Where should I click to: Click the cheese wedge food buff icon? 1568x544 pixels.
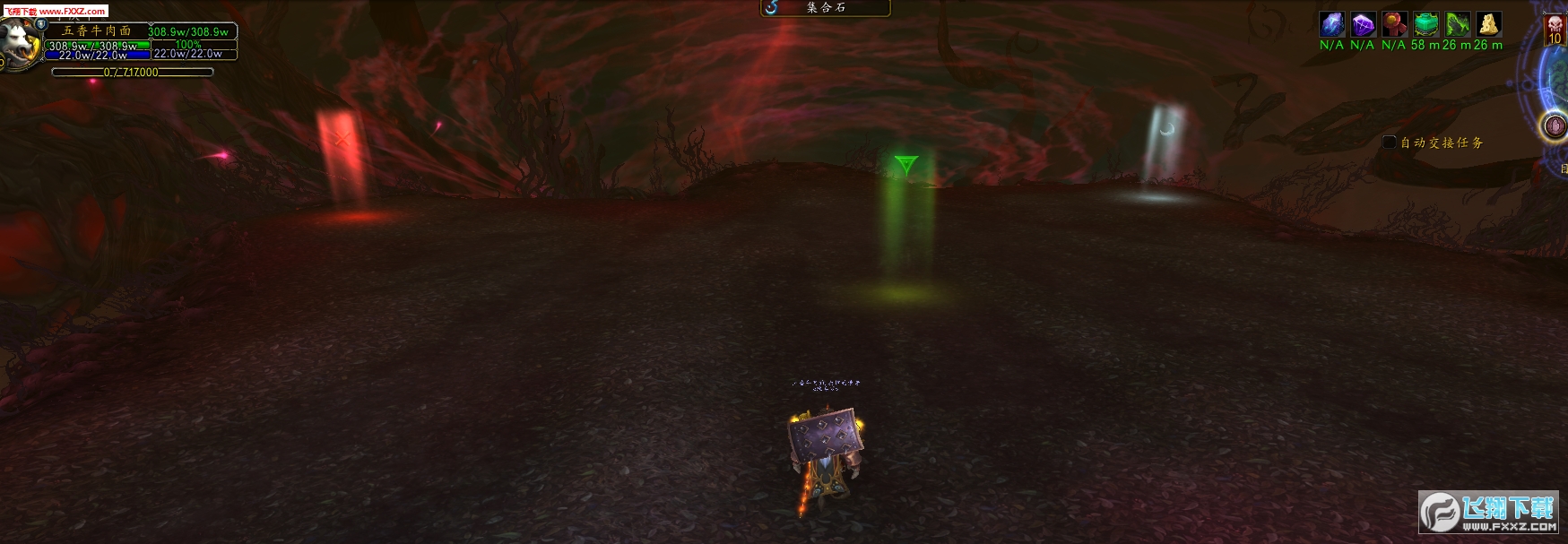[x=1488, y=24]
